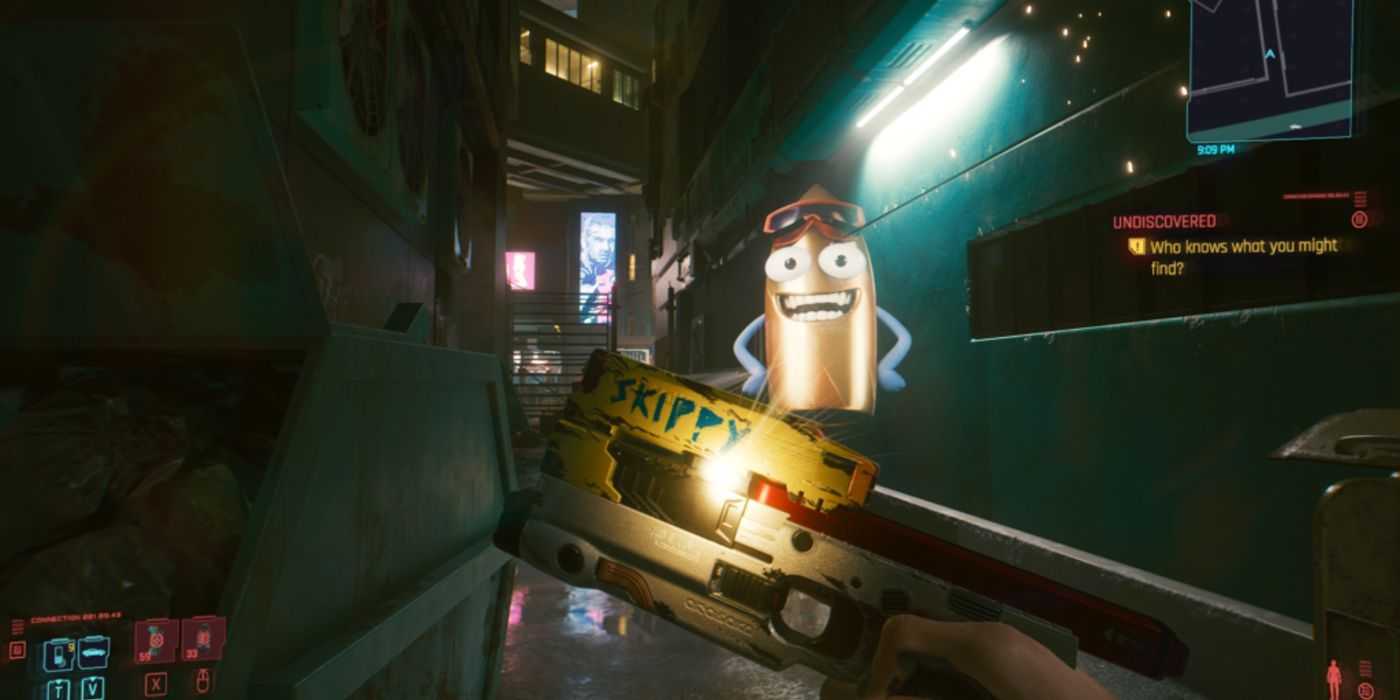Click the red character silhouette icon
Image resolution: width=1400 pixels, height=700 pixels.
(1334, 679)
